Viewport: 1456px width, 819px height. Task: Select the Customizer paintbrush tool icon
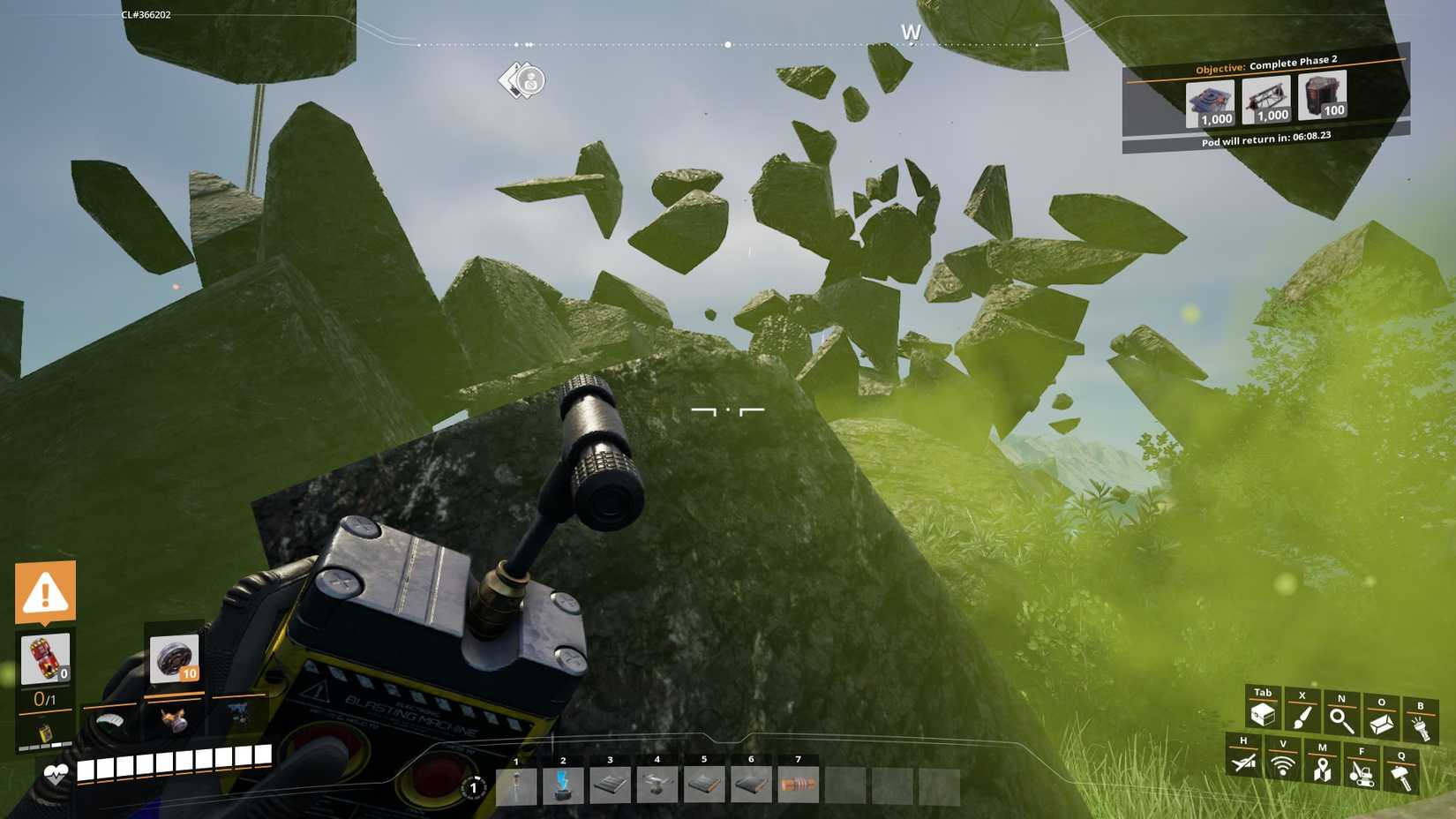point(1302,715)
